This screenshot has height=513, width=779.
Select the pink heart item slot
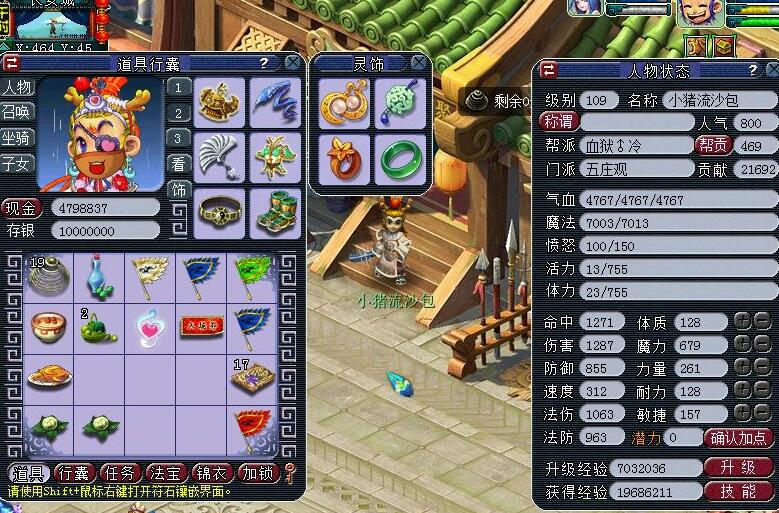pyautogui.click(x=150, y=327)
